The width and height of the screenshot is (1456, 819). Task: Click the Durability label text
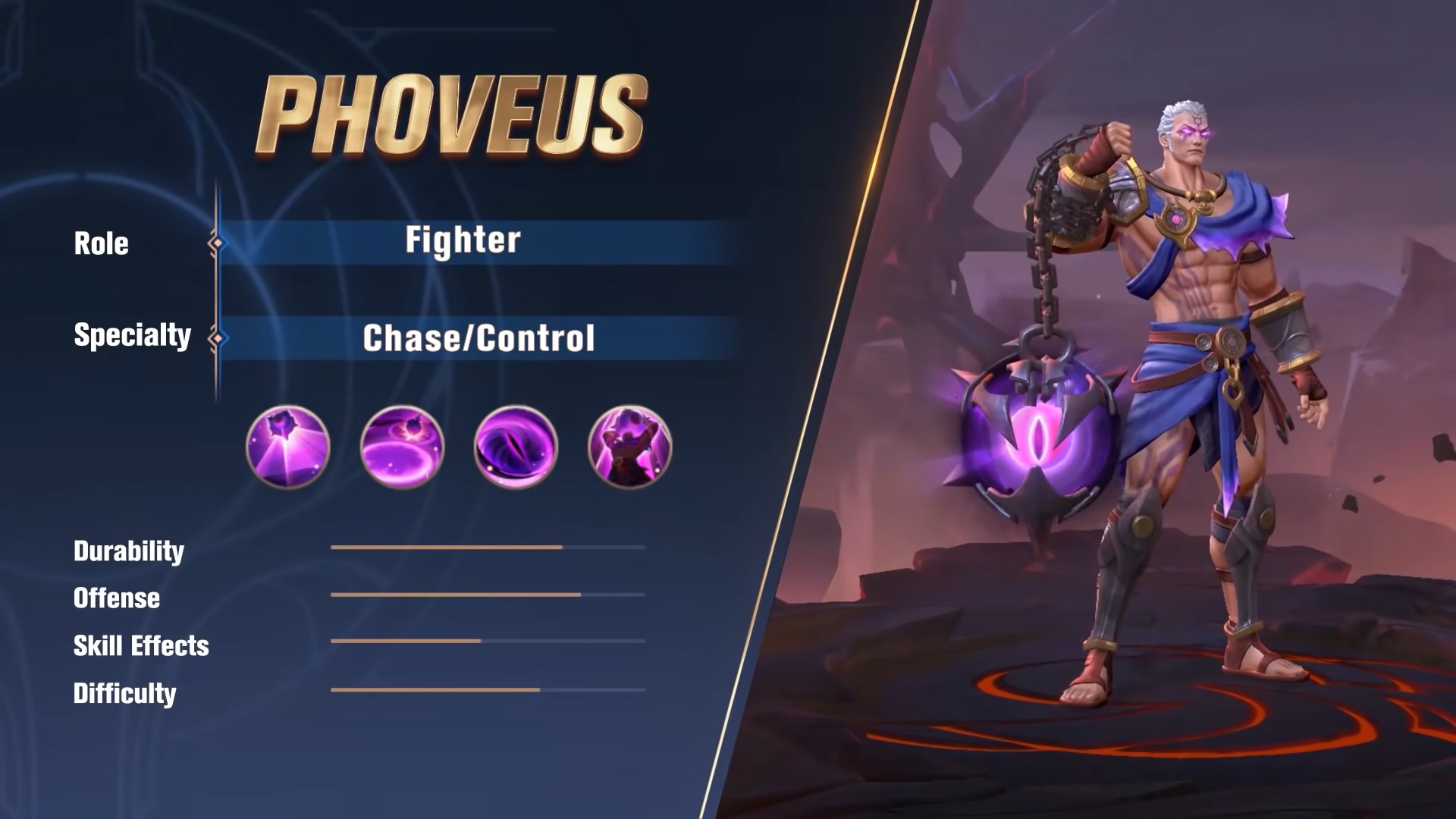point(129,551)
